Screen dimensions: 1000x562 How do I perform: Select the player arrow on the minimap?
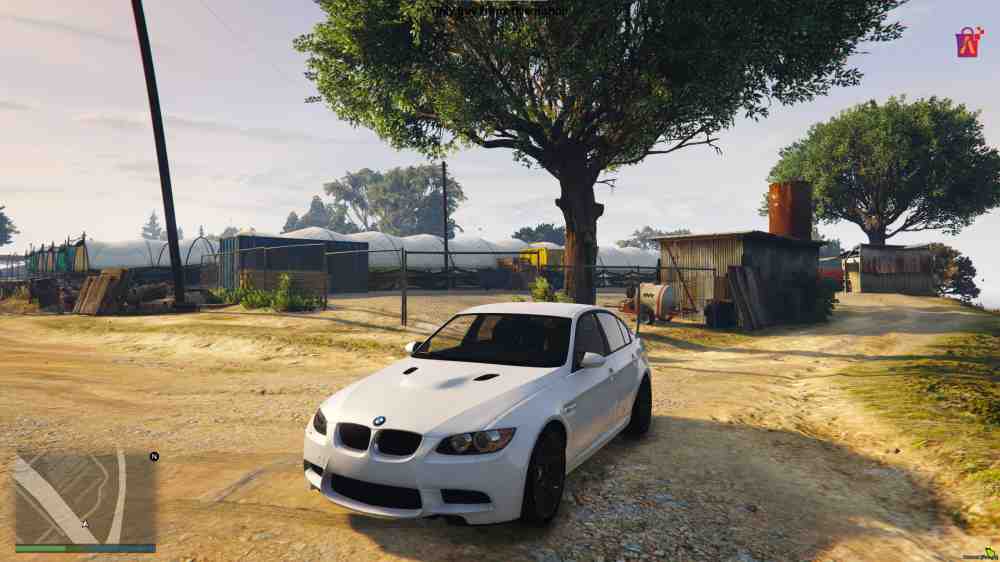86,524
